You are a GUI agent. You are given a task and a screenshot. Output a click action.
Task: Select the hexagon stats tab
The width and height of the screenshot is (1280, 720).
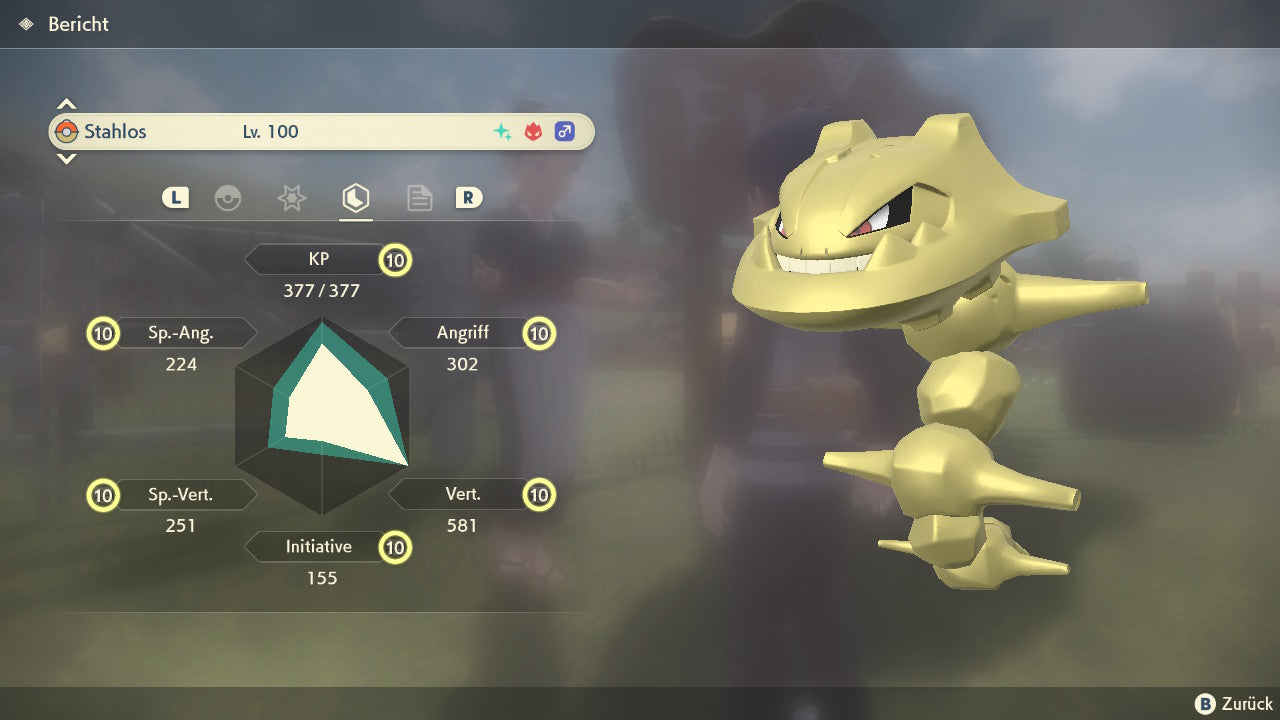[x=355, y=198]
